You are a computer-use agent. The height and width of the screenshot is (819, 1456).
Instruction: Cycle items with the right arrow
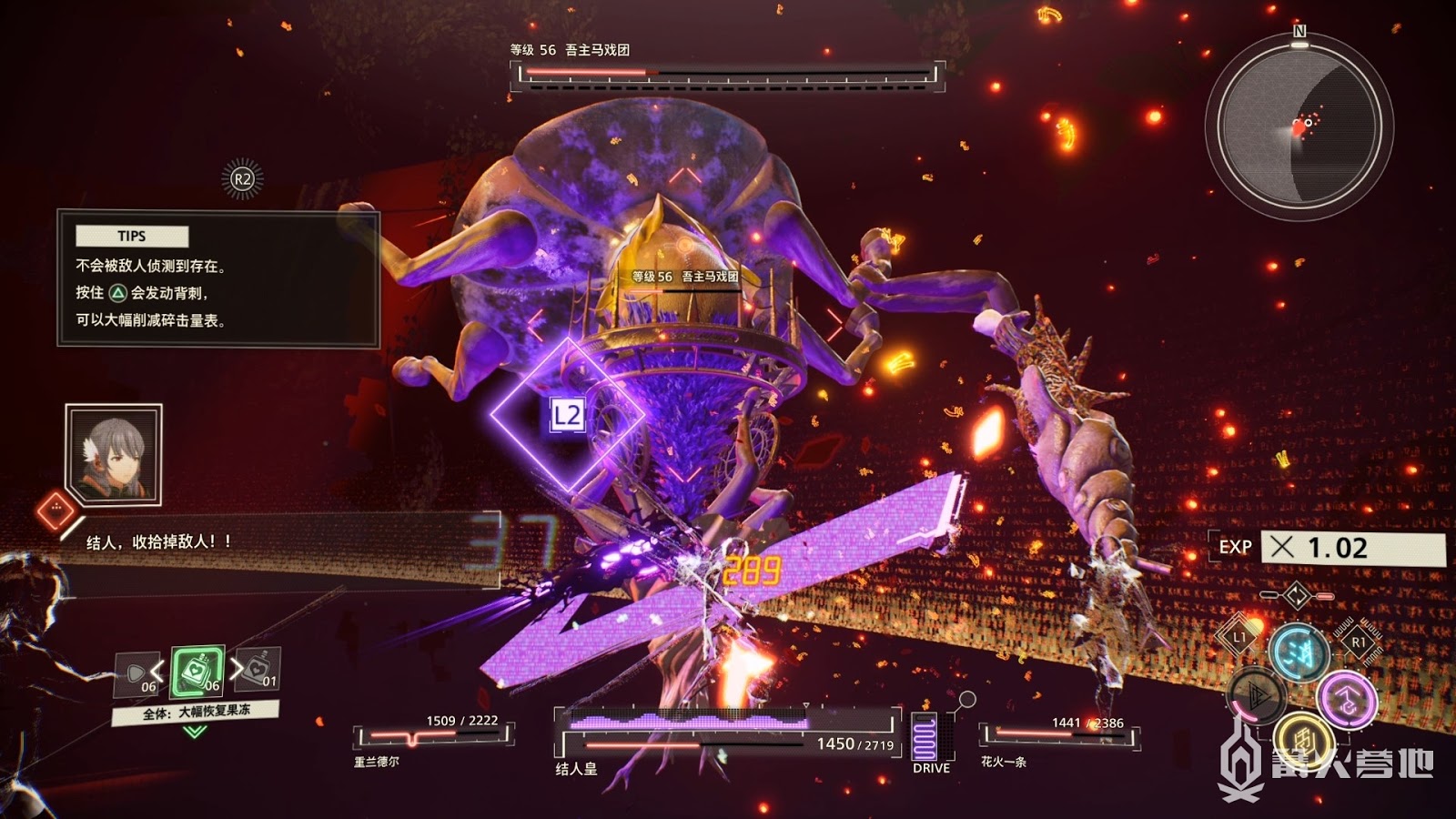[237, 669]
